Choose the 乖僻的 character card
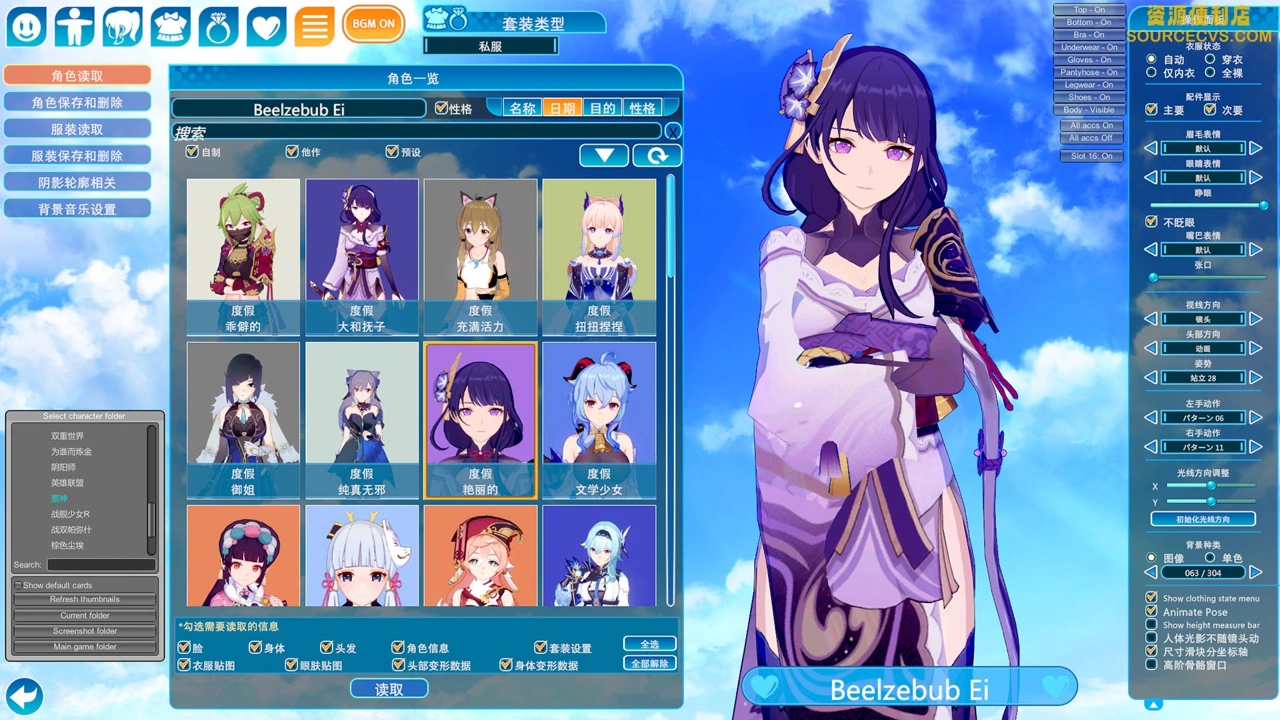1280x720 pixels. [243, 257]
